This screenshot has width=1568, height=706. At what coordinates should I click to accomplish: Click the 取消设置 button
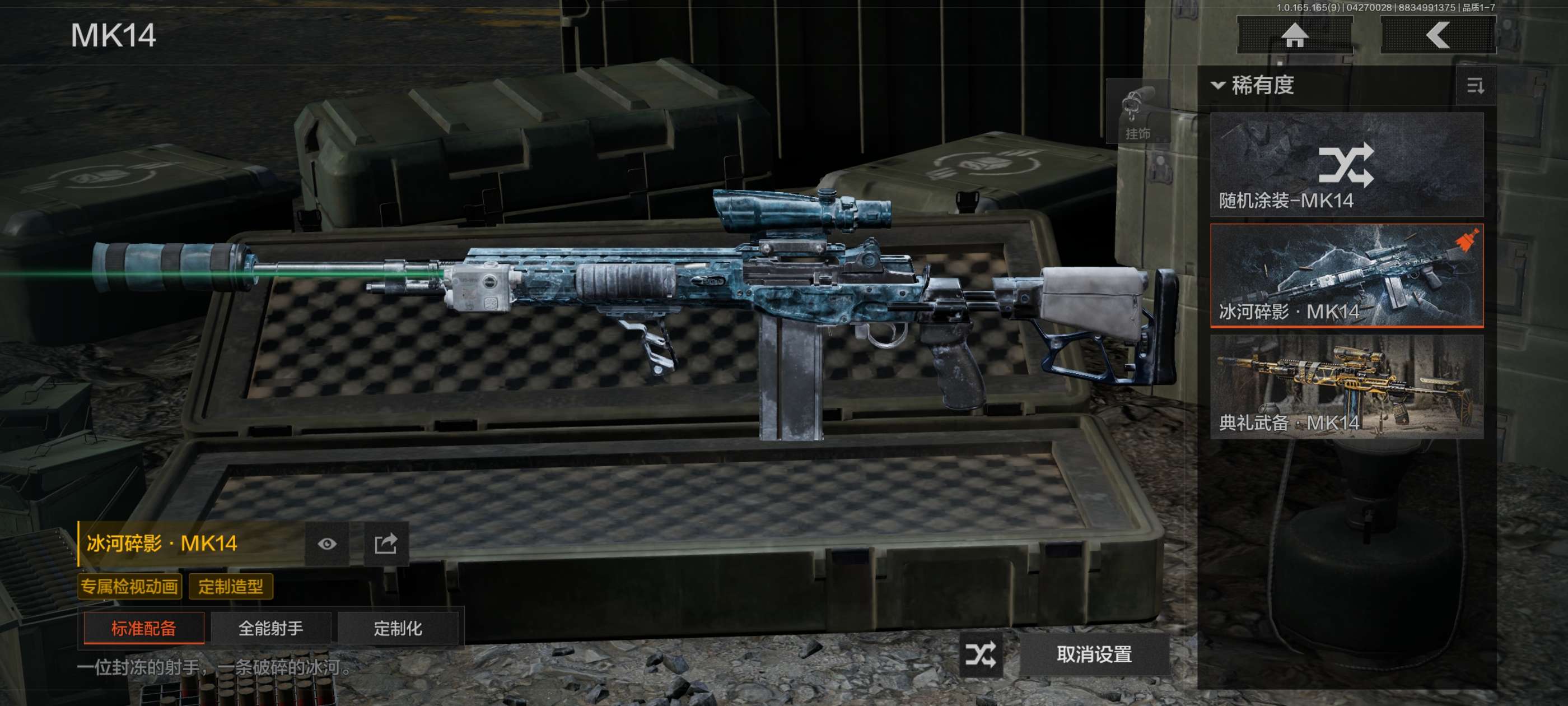click(1094, 655)
